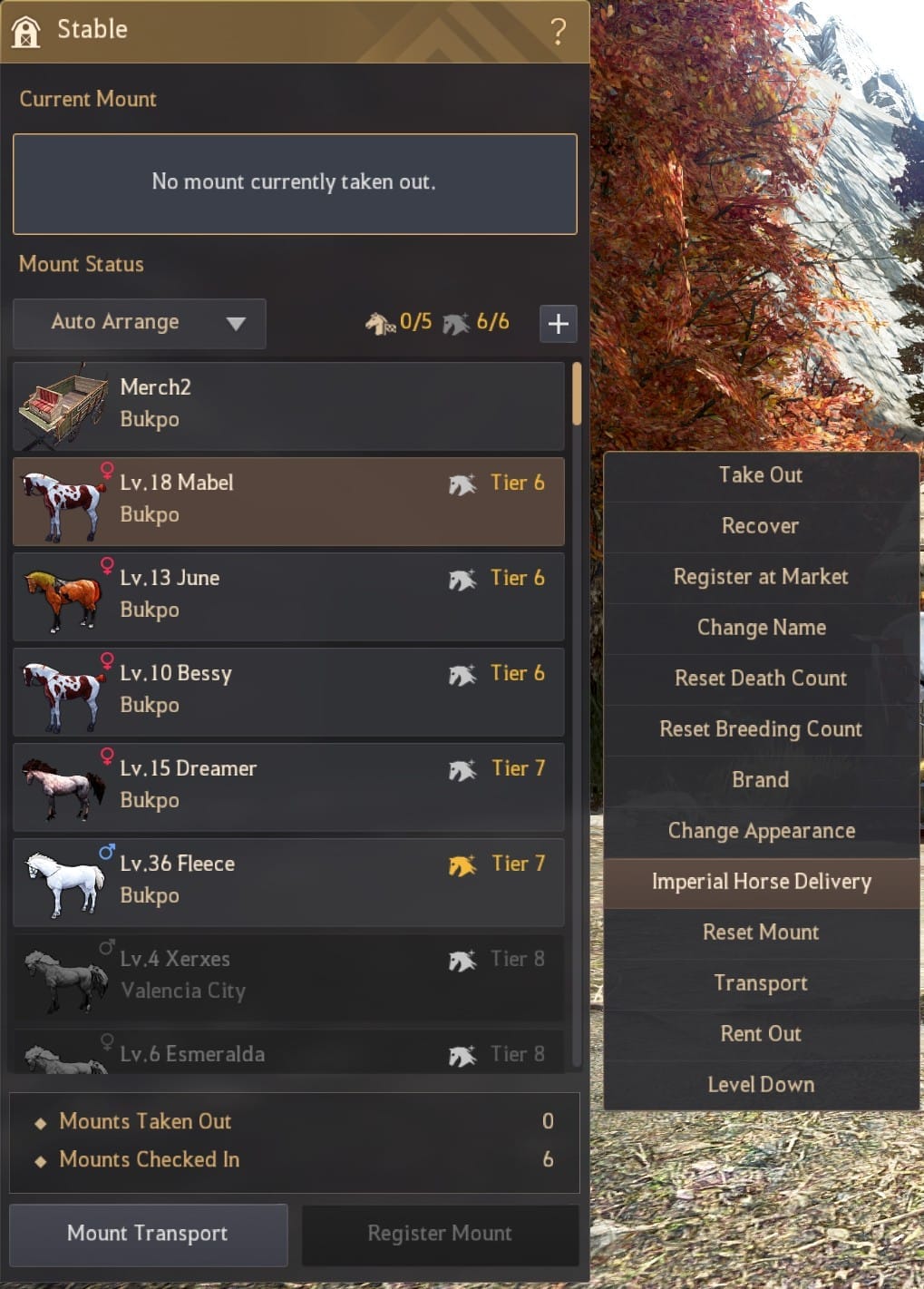Select the Lv.10 Bessy horse

[x=288, y=692]
